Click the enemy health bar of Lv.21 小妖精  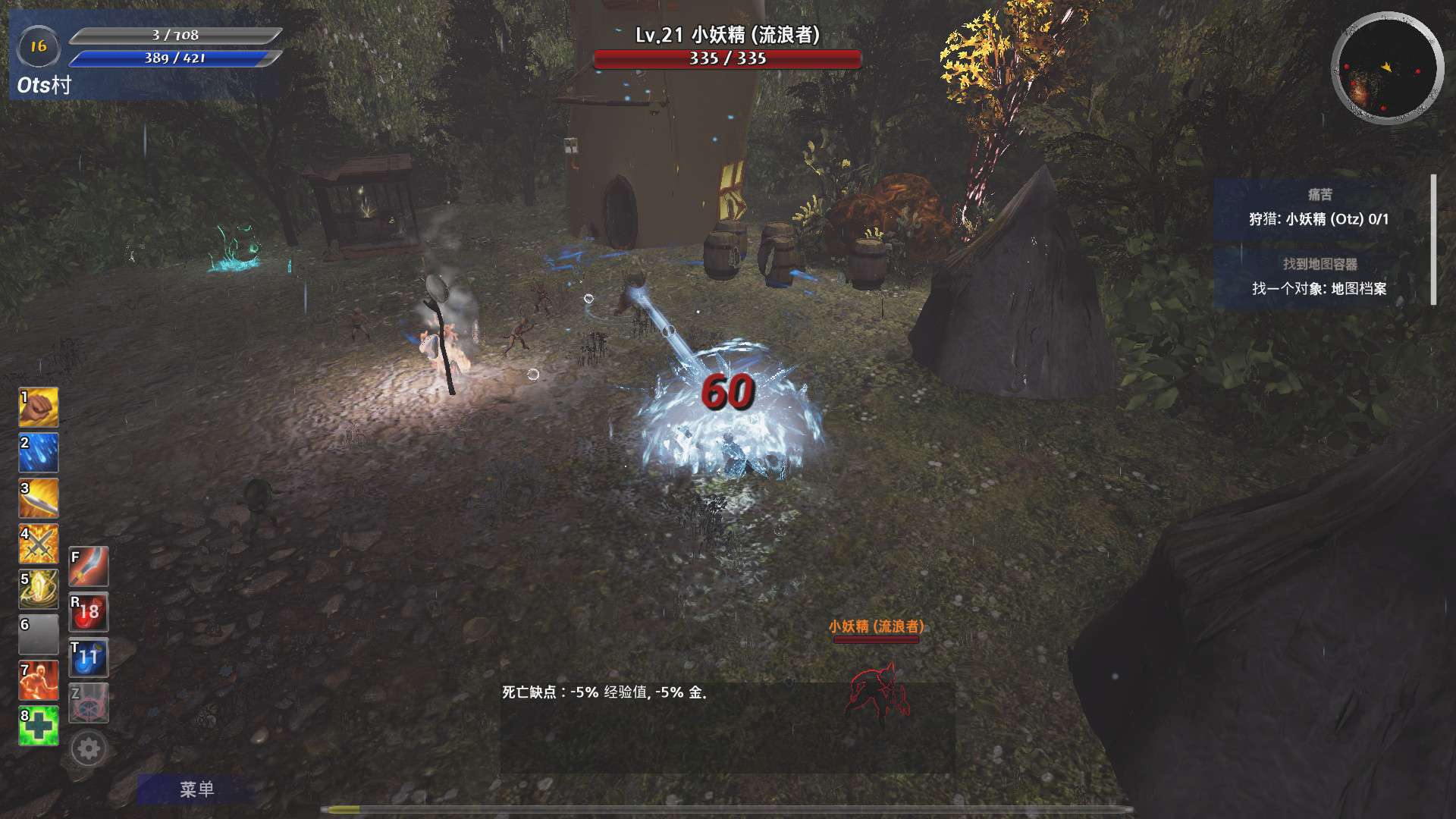[728, 56]
